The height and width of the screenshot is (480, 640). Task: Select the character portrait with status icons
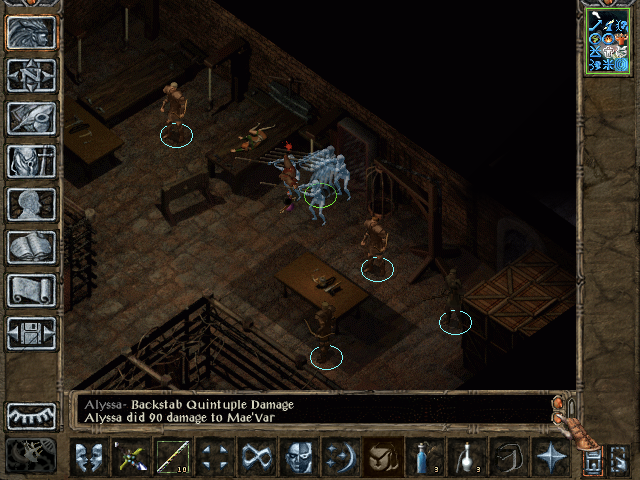pos(607,42)
